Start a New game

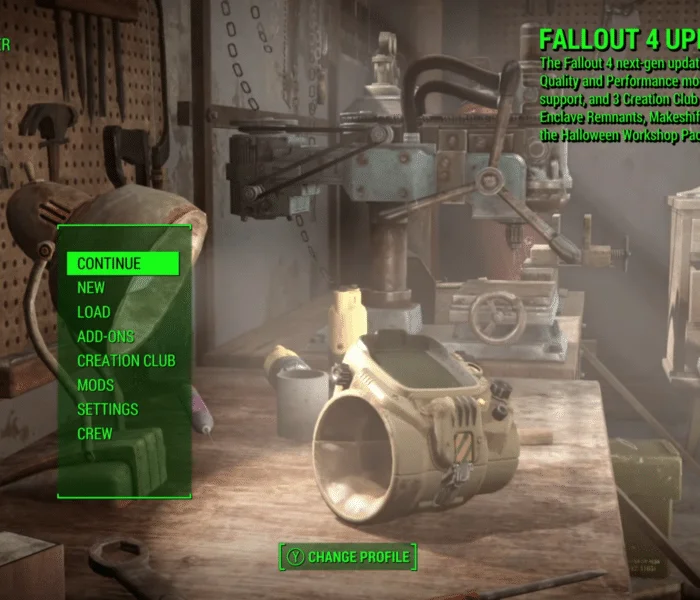tap(91, 288)
